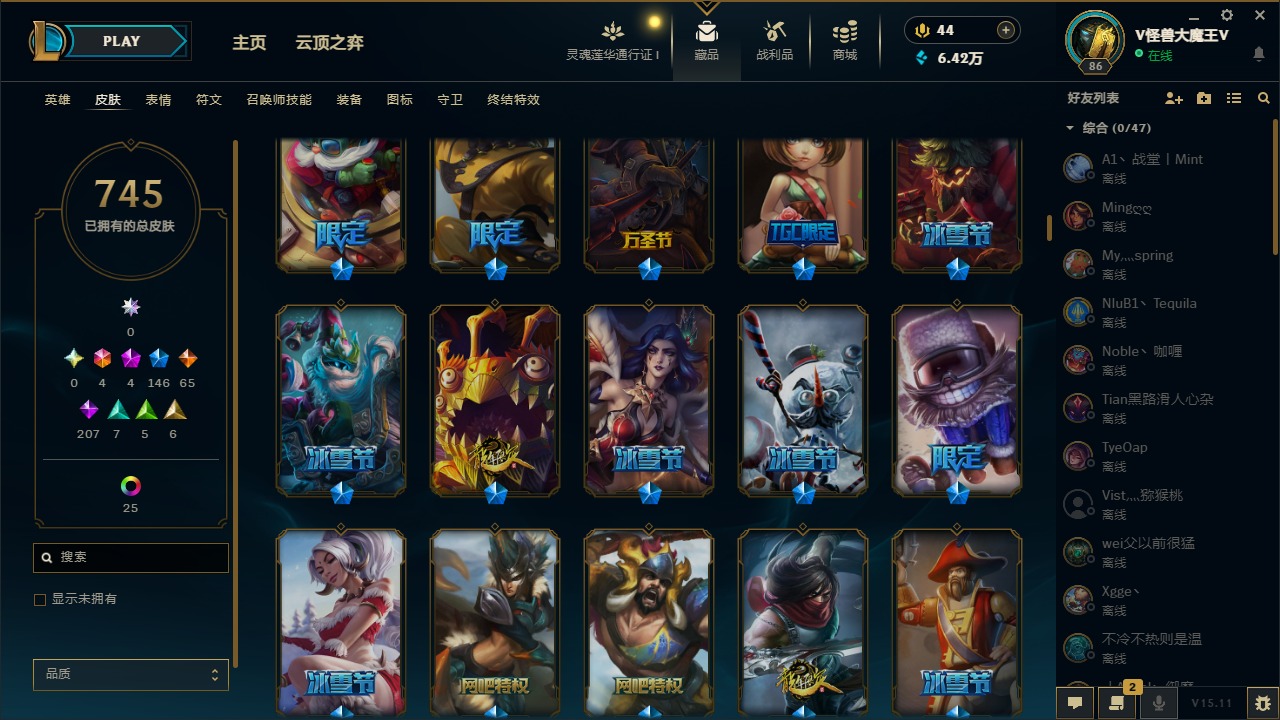
Task: Click the PLAY button
Action: (120, 41)
